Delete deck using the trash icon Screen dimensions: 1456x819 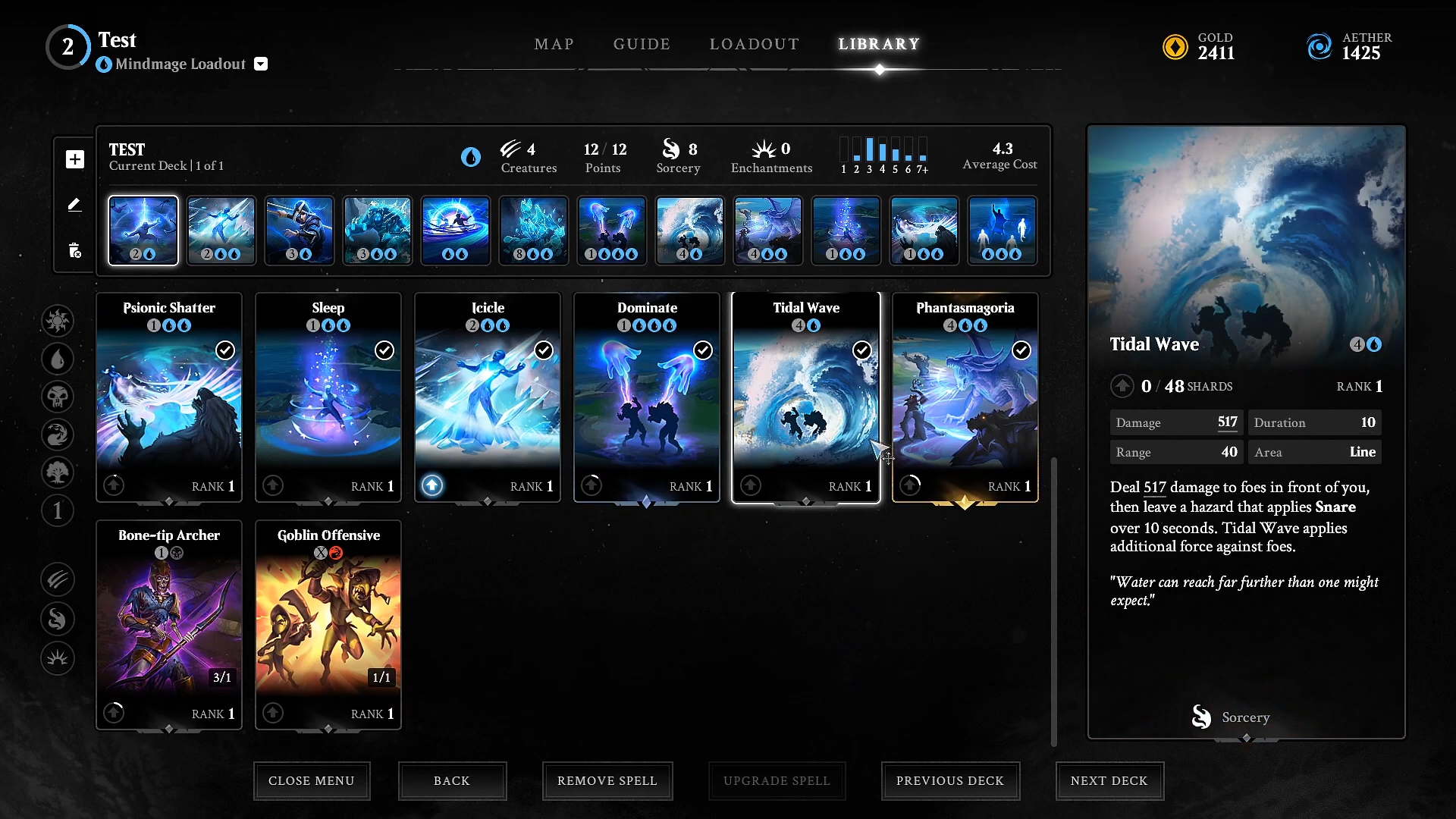[x=74, y=250]
